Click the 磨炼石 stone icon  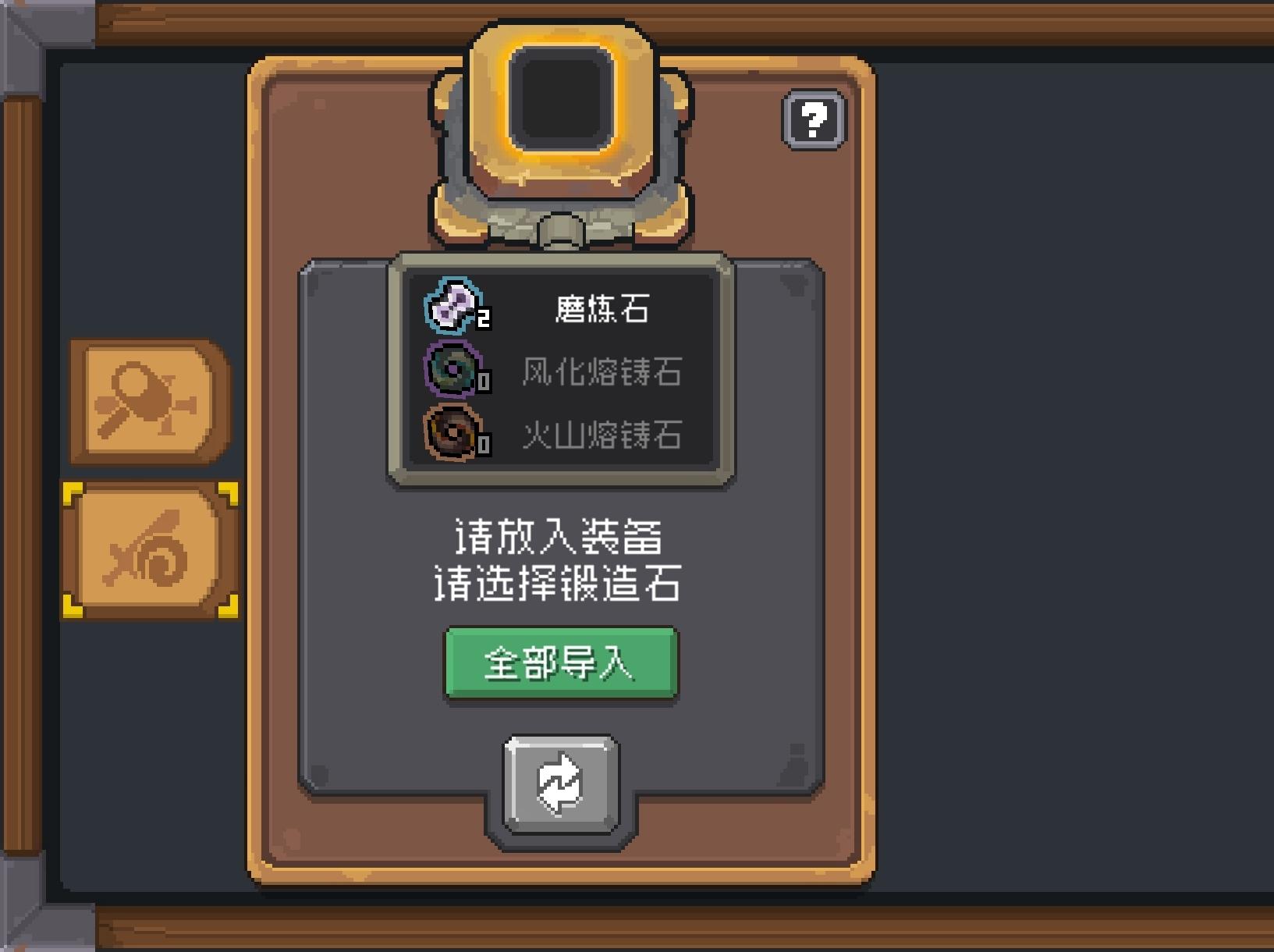(x=451, y=304)
